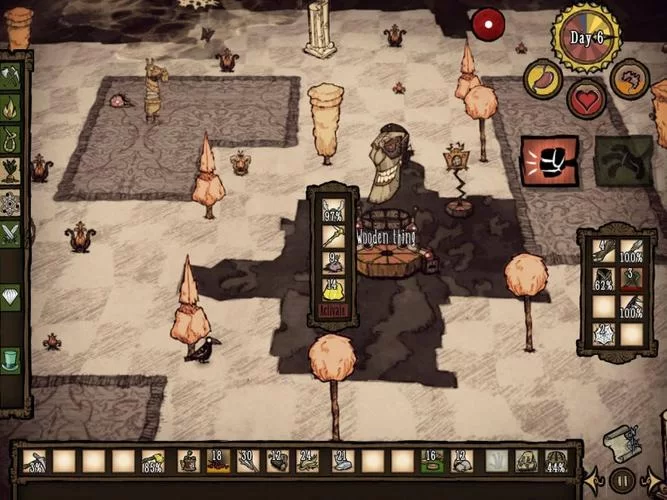Select the sprout farming crafting tab
The image size is (667, 500).
(x=10, y=171)
